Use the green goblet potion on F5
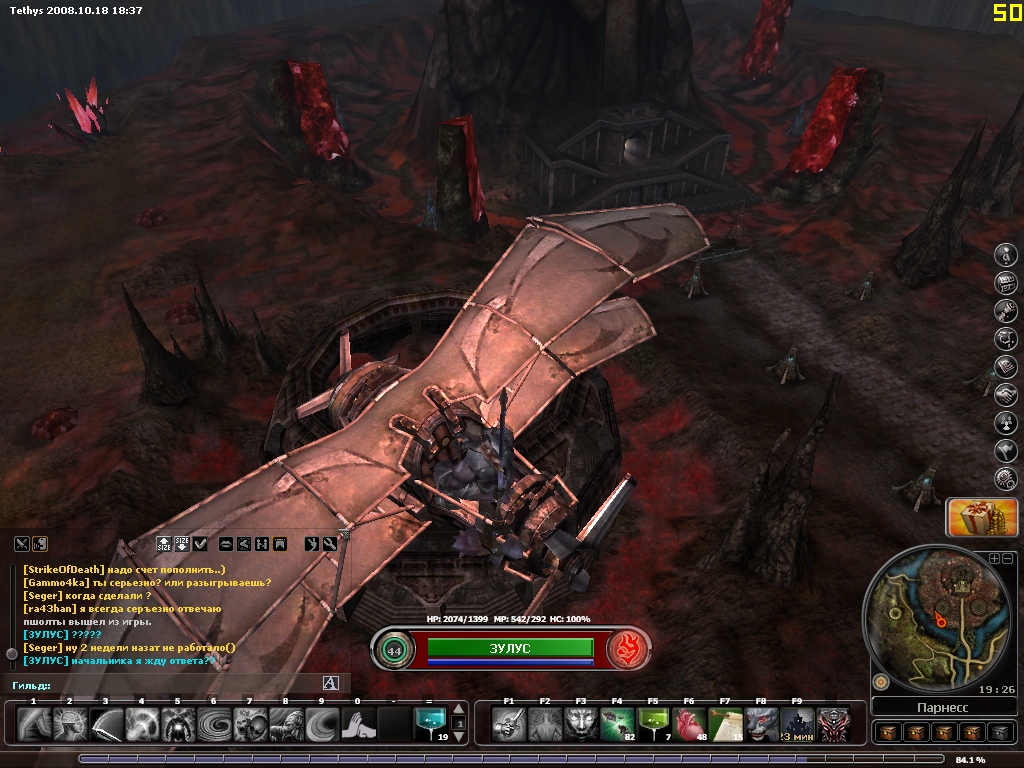The image size is (1024, 768). [x=653, y=724]
